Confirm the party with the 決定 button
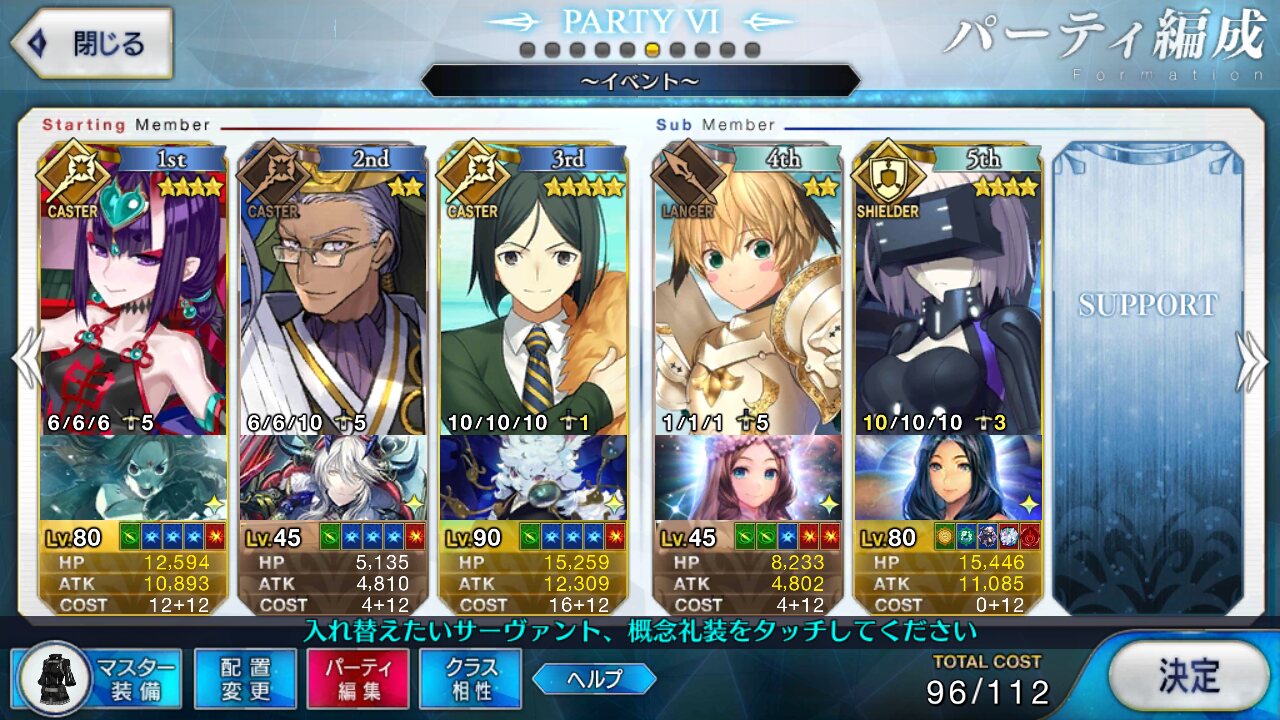Image resolution: width=1280 pixels, height=720 pixels. [1189, 676]
